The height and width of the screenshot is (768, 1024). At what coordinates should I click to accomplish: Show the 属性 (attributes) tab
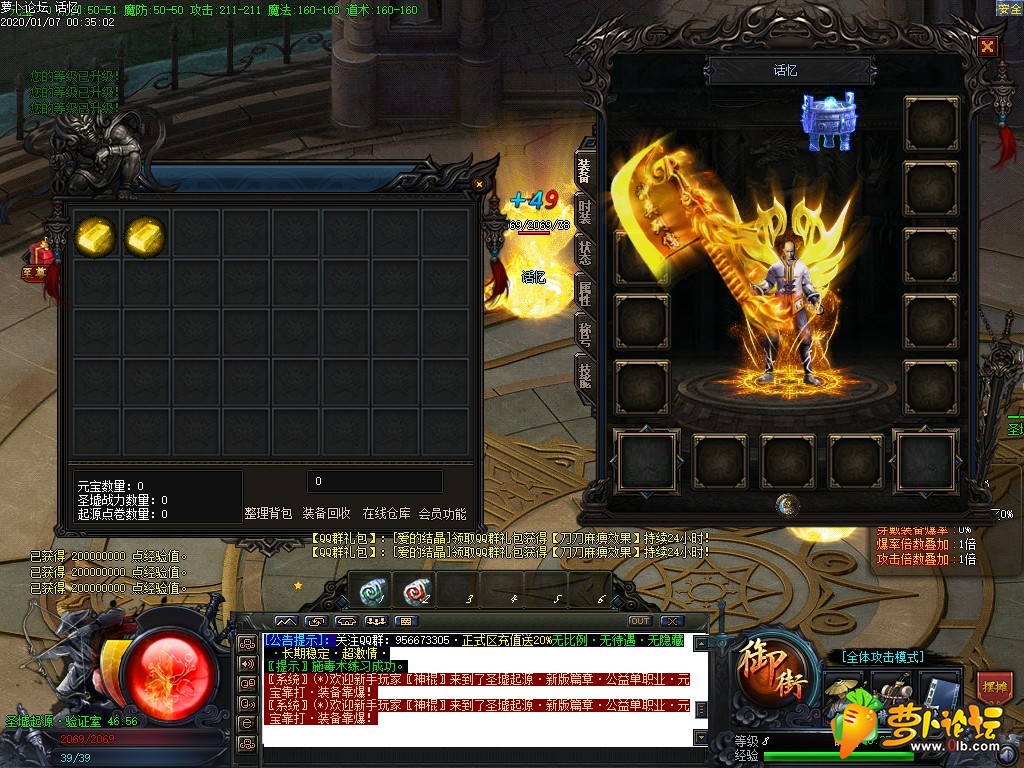[x=585, y=293]
